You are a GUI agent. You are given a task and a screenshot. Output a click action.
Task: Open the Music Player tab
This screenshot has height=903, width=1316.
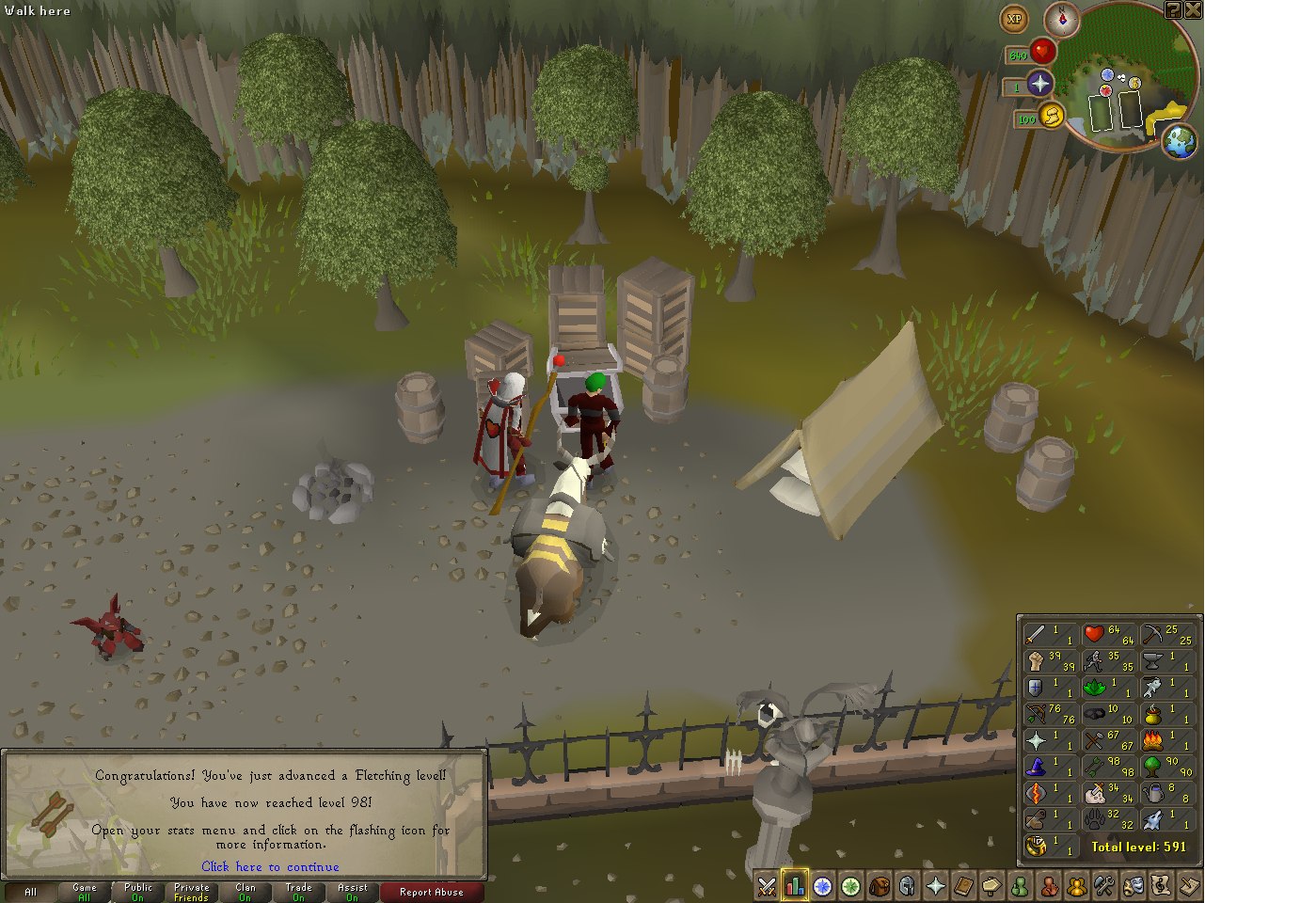pos(1162,887)
